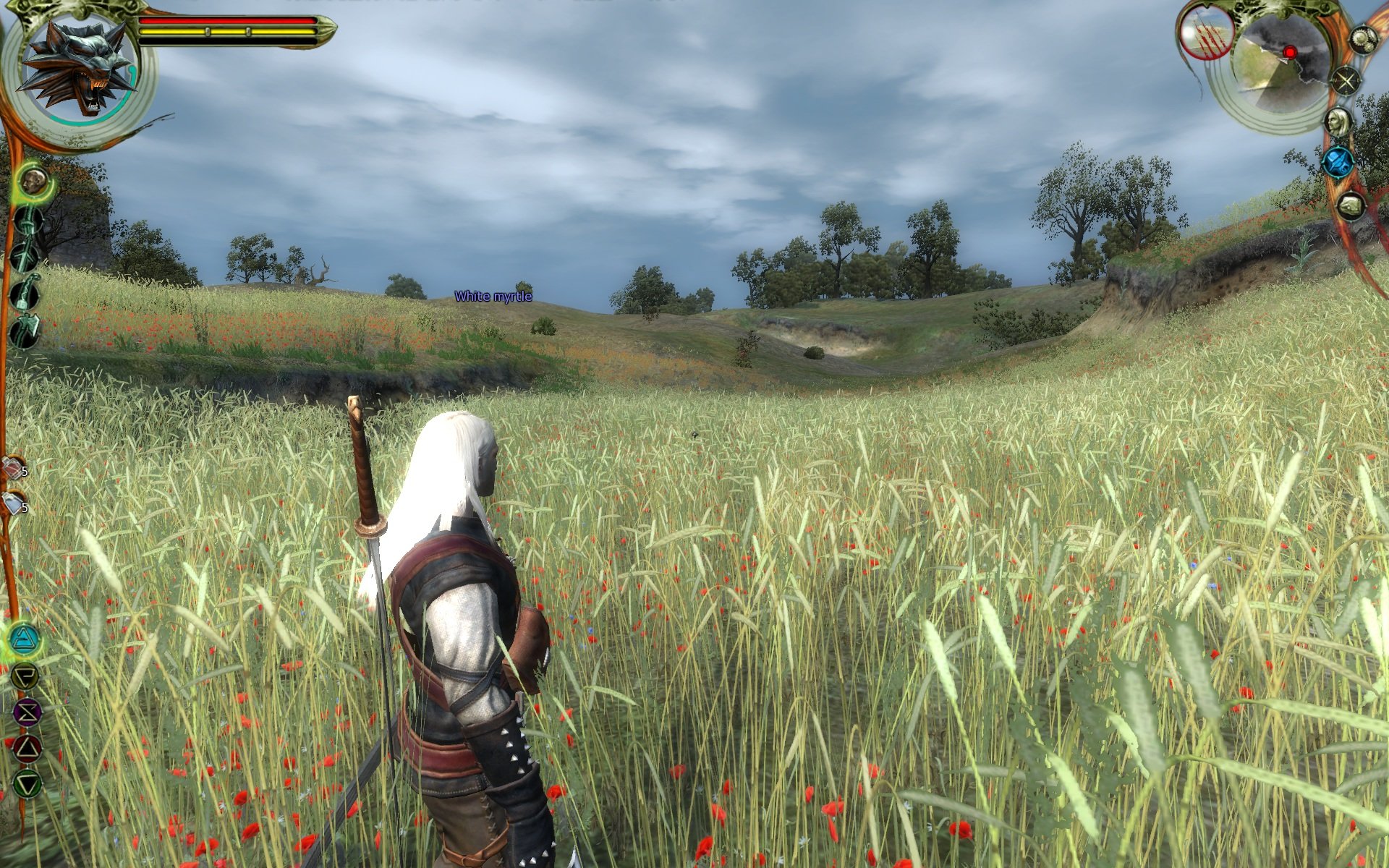The width and height of the screenshot is (1389, 868).
Task: Click the red quest marker on the minimap
Action: pyautogui.click(x=1289, y=52)
